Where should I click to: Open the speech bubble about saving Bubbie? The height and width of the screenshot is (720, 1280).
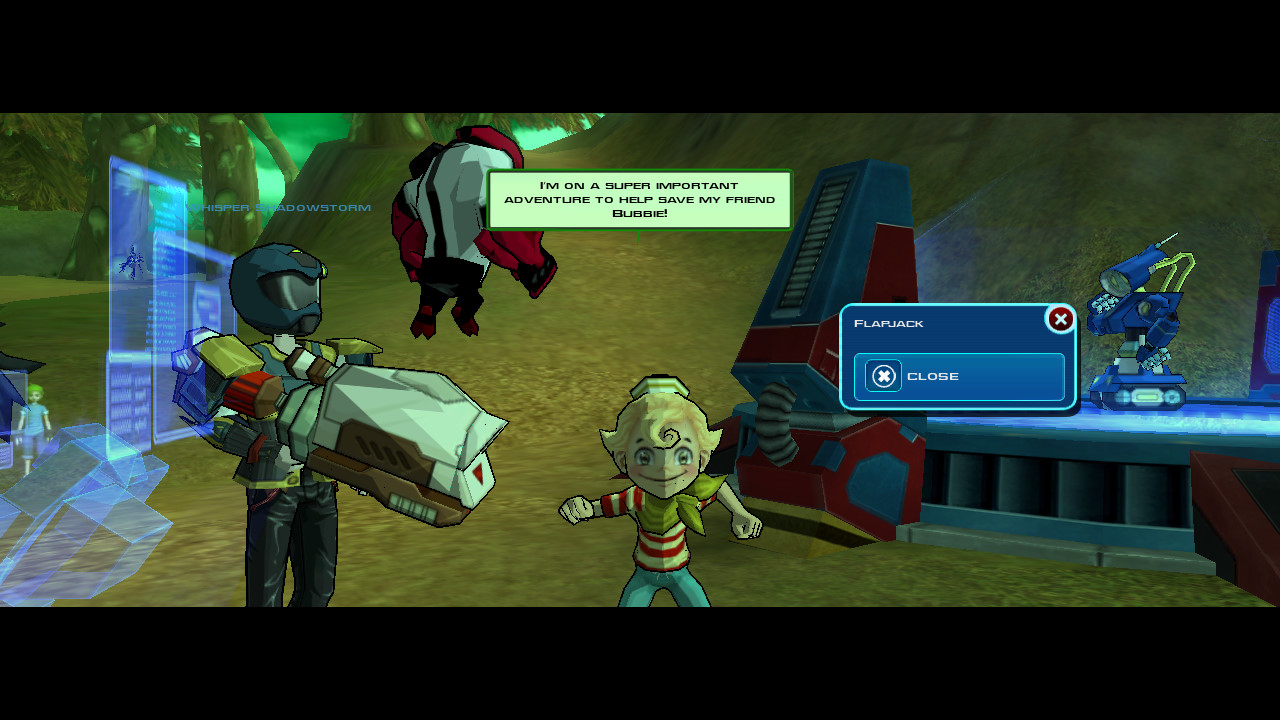point(640,199)
